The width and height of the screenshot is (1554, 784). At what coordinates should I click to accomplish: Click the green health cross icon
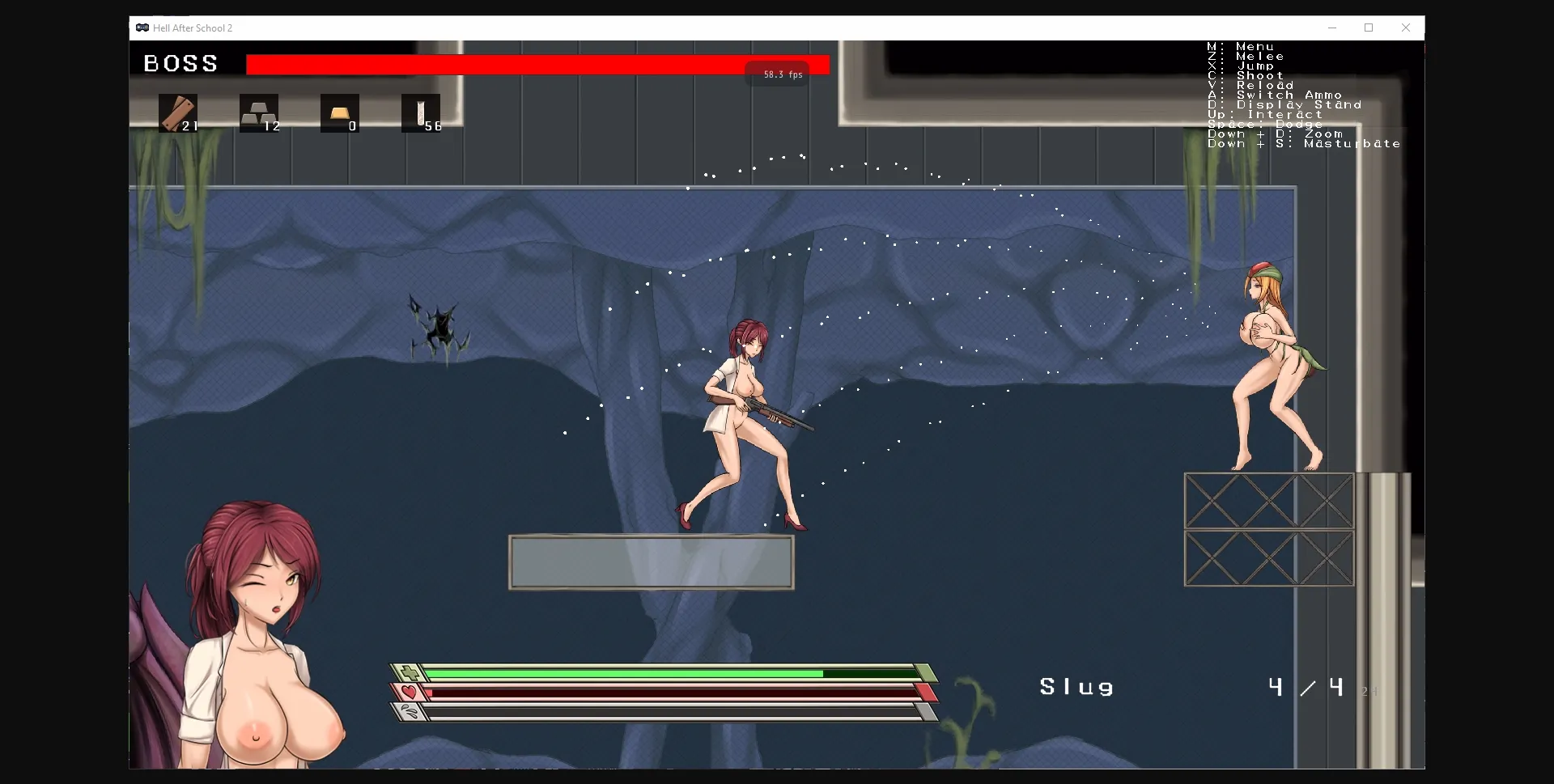pos(409,672)
